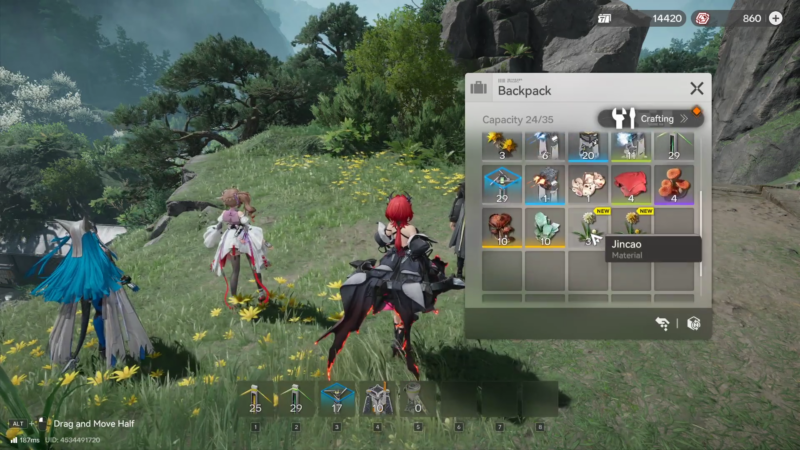
Task: Select hotbar slot 4 armored machine item
Action: [x=378, y=399]
